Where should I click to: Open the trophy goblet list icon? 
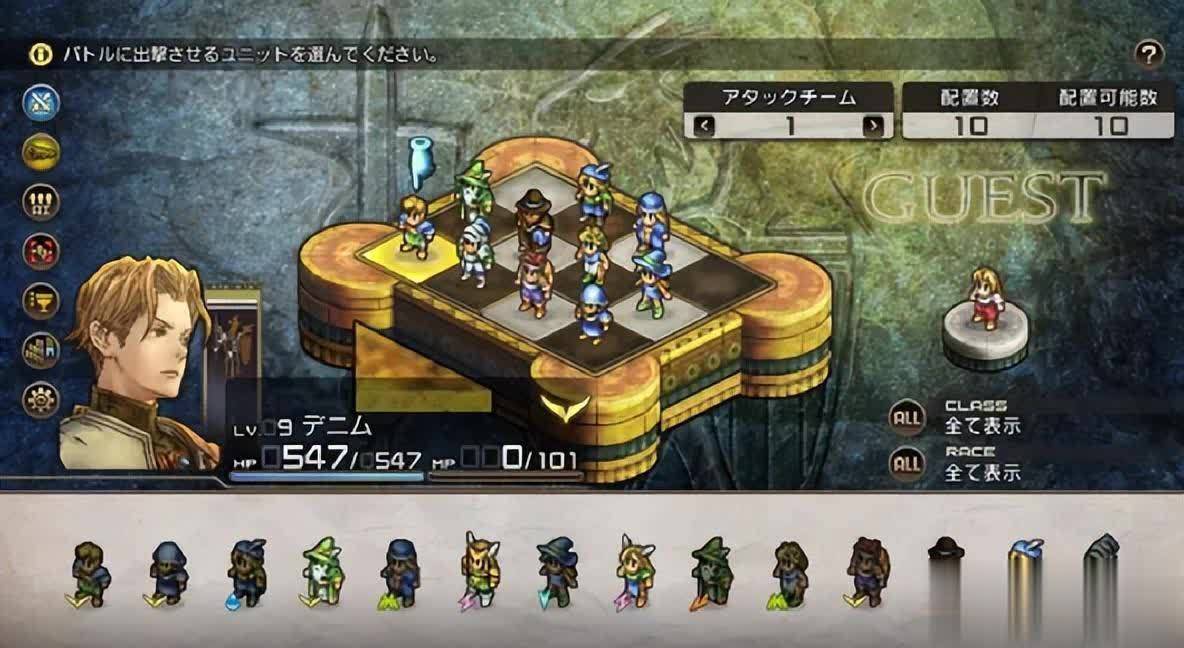(x=42, y=301)
